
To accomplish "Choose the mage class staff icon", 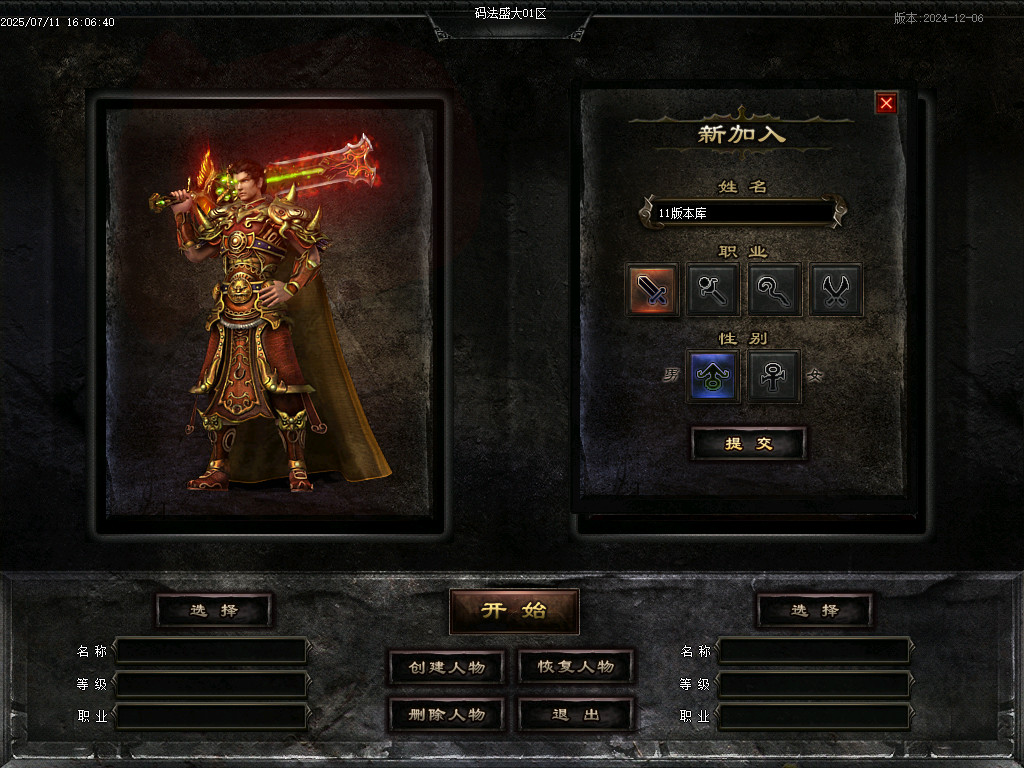I will [x=713, y=290].
